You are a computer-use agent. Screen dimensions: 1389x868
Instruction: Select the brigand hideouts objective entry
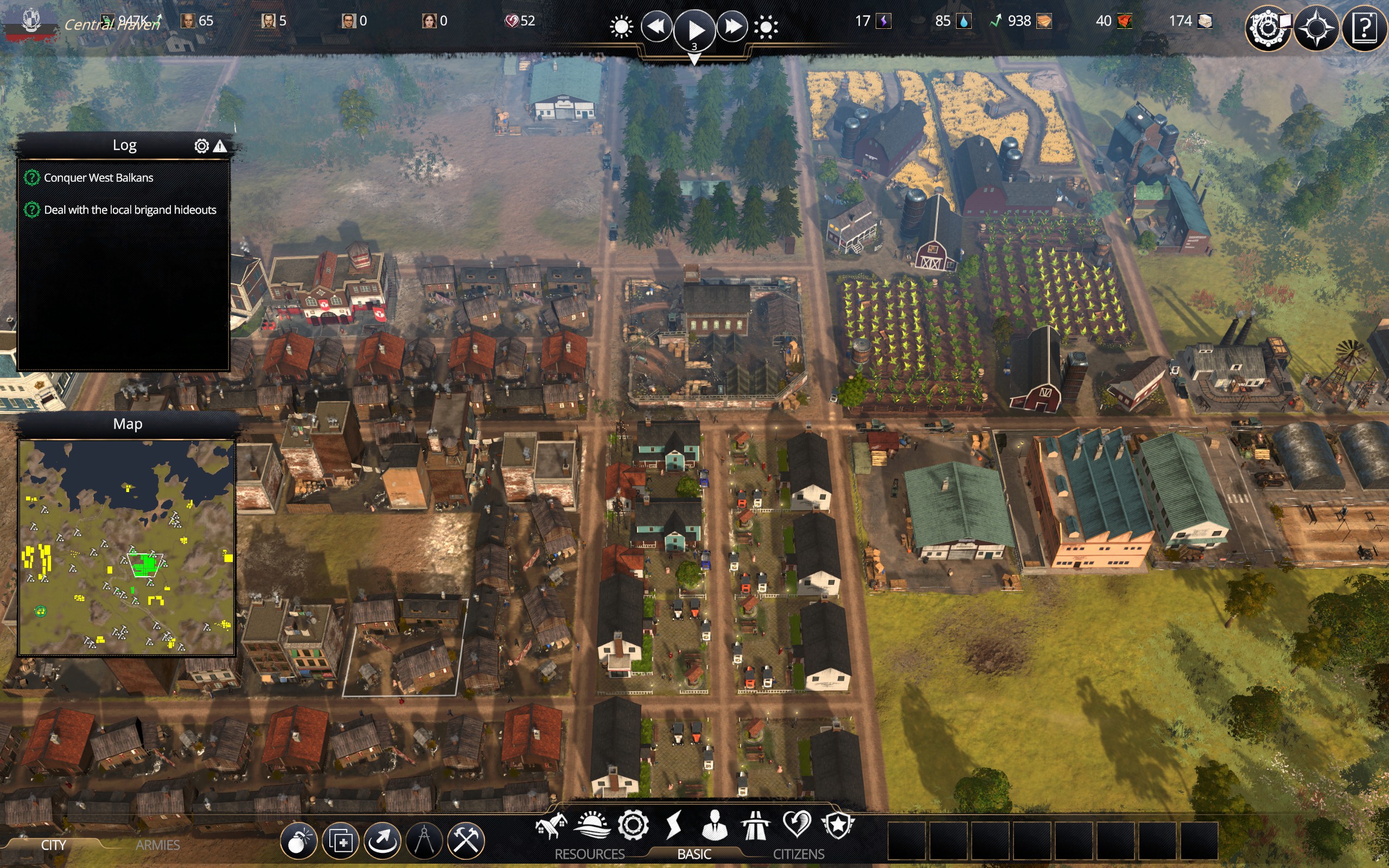click(130, 210)
